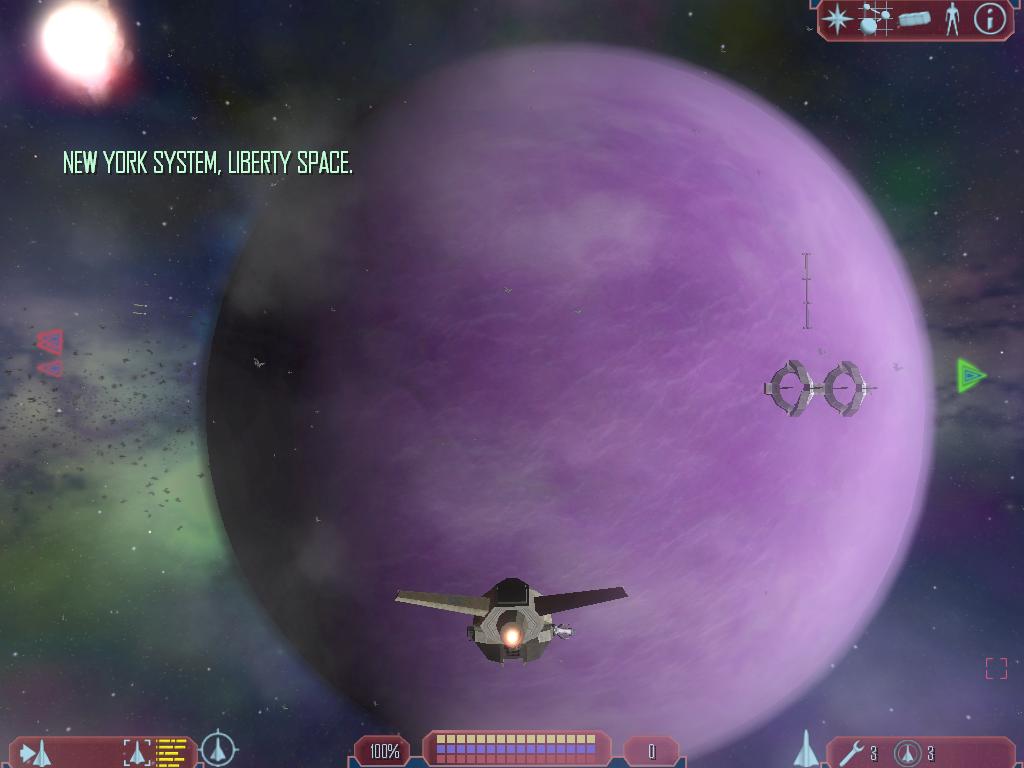Select the green triangle target arrow
The height and width of the screenshot is (768, 1024).
point(970,376)
